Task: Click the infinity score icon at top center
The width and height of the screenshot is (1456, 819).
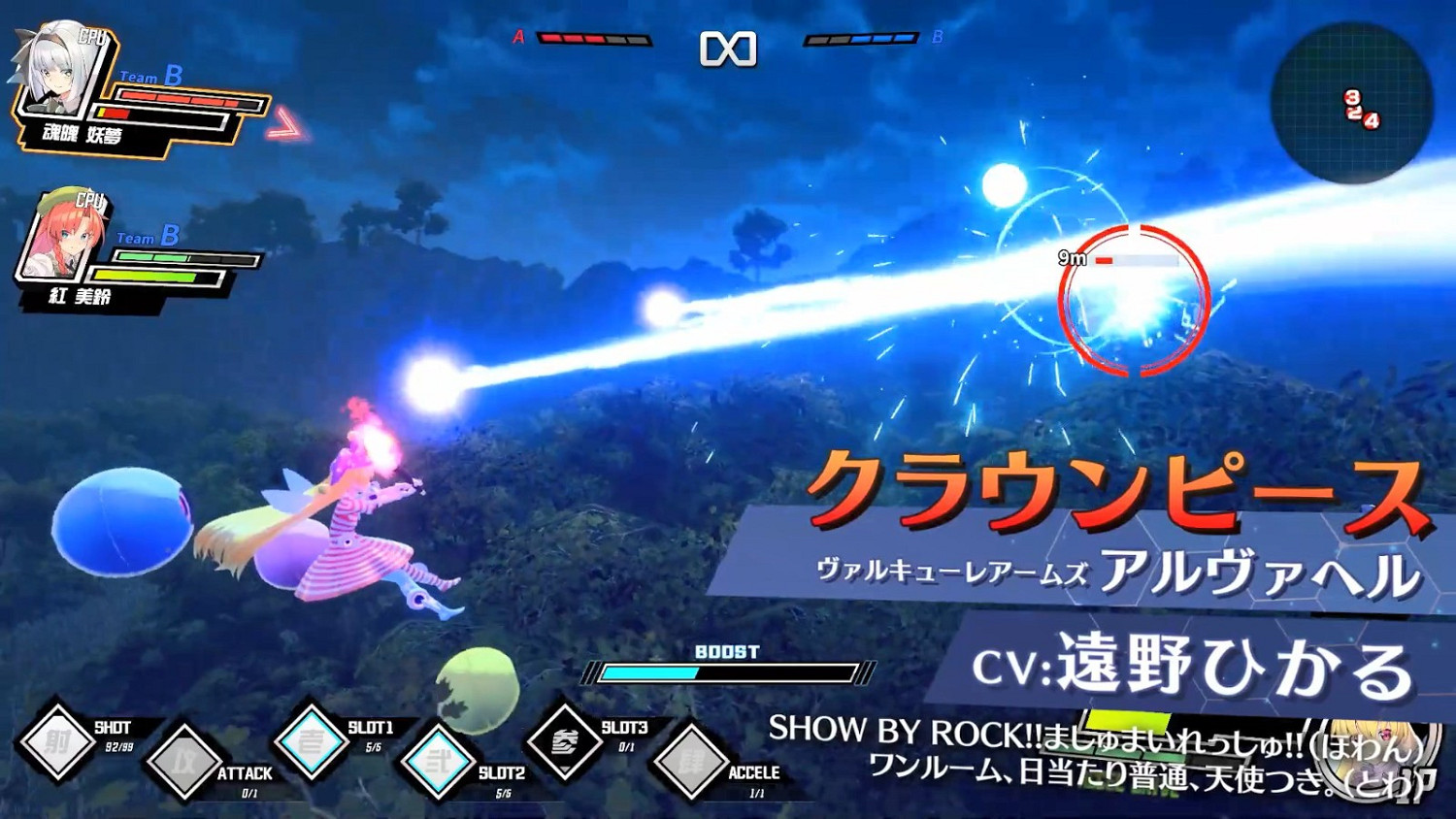Action: pos(727,49)
